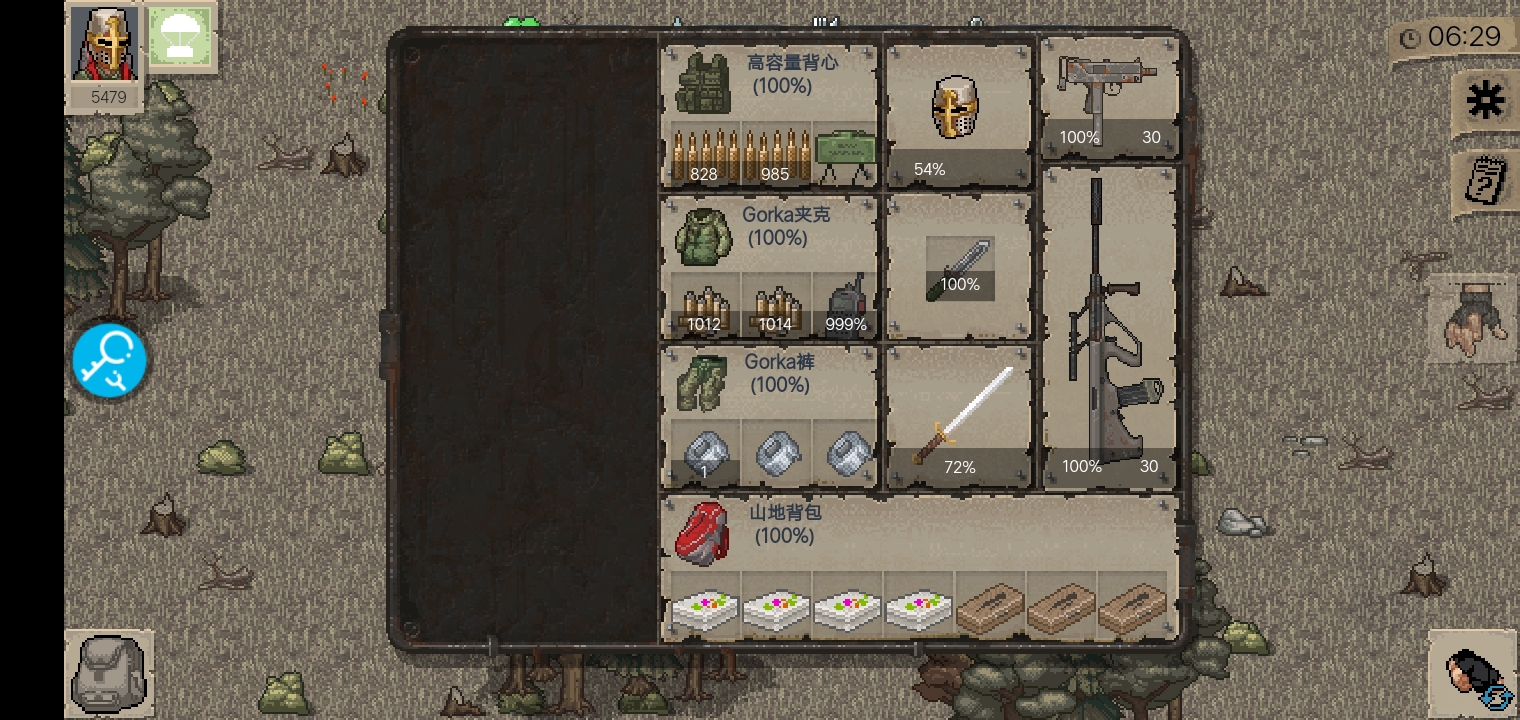The width and height of the screenshot is (1520, 720).
Task: Open the knight helmet character portrait
Action: tap(104, 44)
